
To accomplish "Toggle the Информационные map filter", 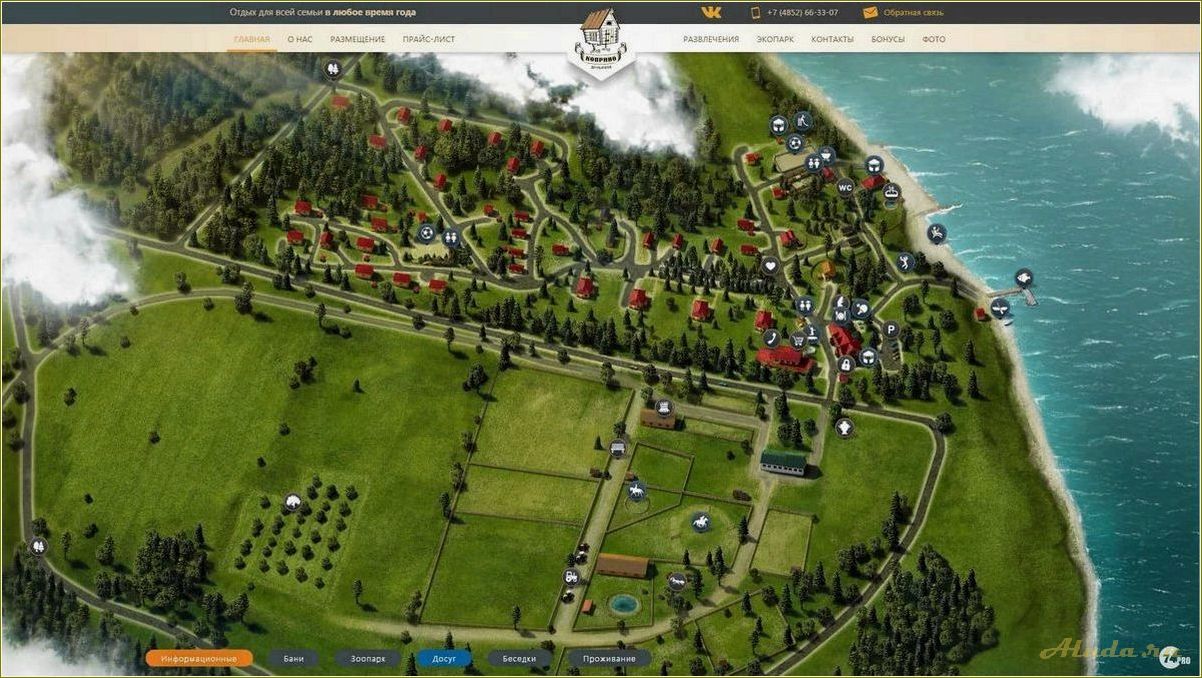I will (198, 659).
